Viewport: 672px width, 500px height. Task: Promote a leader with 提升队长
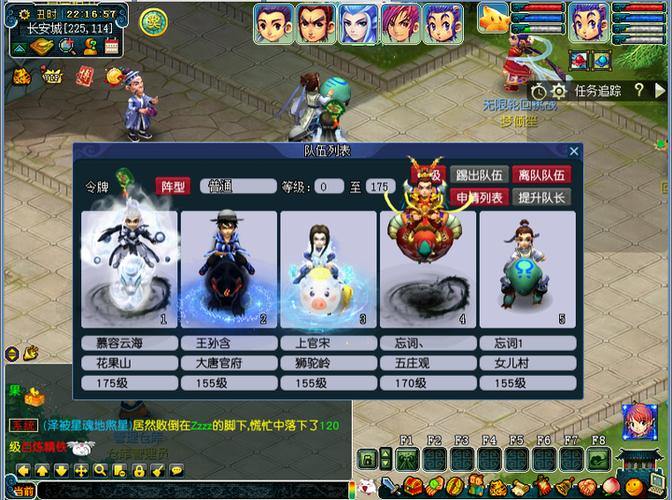coord(542,197)
